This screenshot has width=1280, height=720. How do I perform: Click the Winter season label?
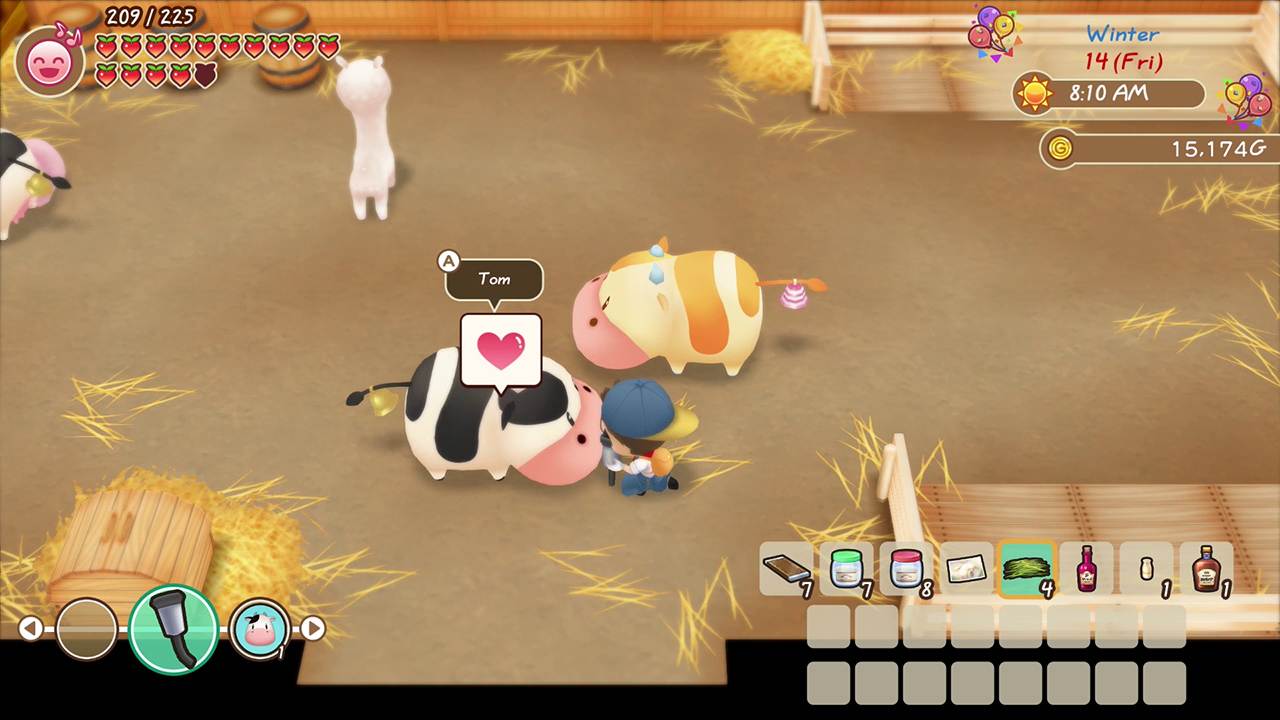(1121, 34)
